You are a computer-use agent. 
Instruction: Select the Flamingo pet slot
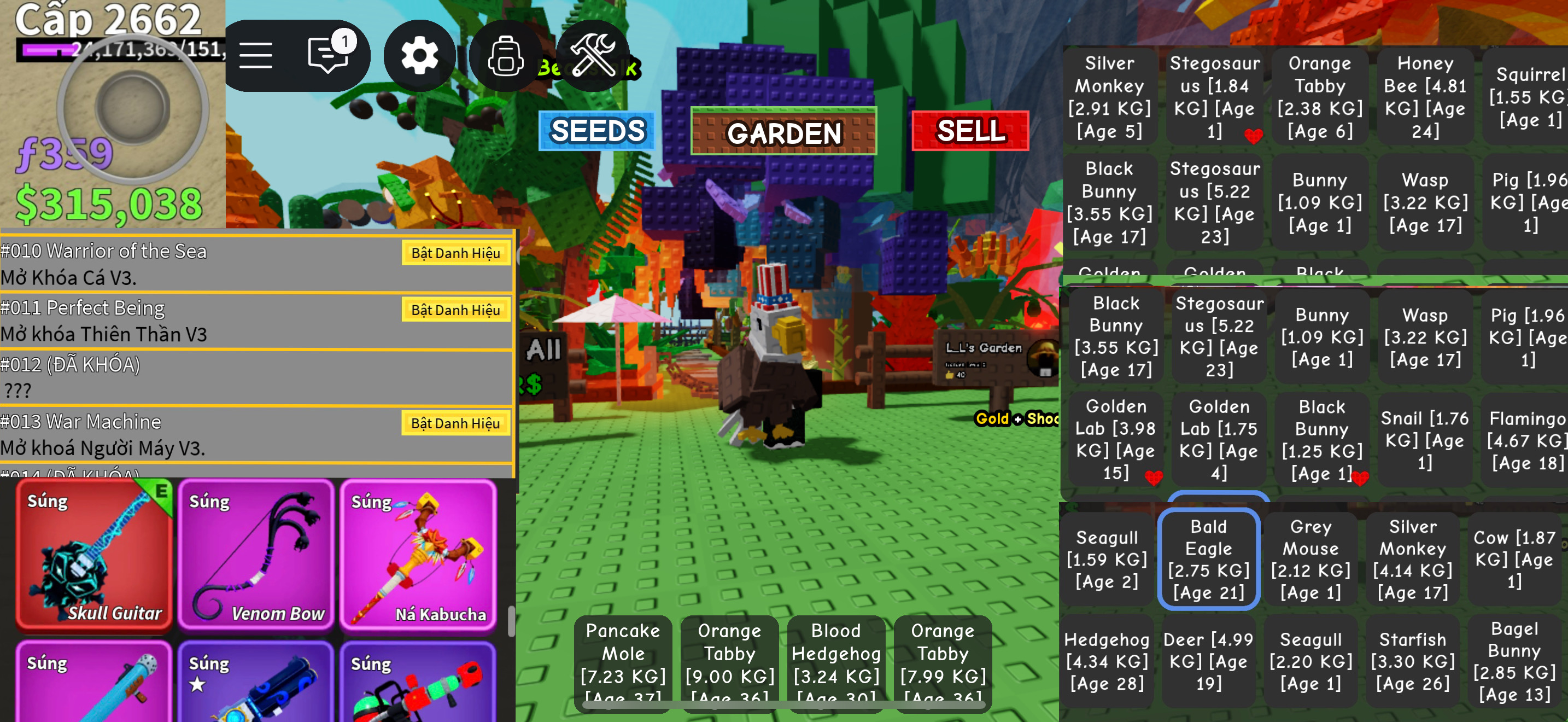(1526, 440)
